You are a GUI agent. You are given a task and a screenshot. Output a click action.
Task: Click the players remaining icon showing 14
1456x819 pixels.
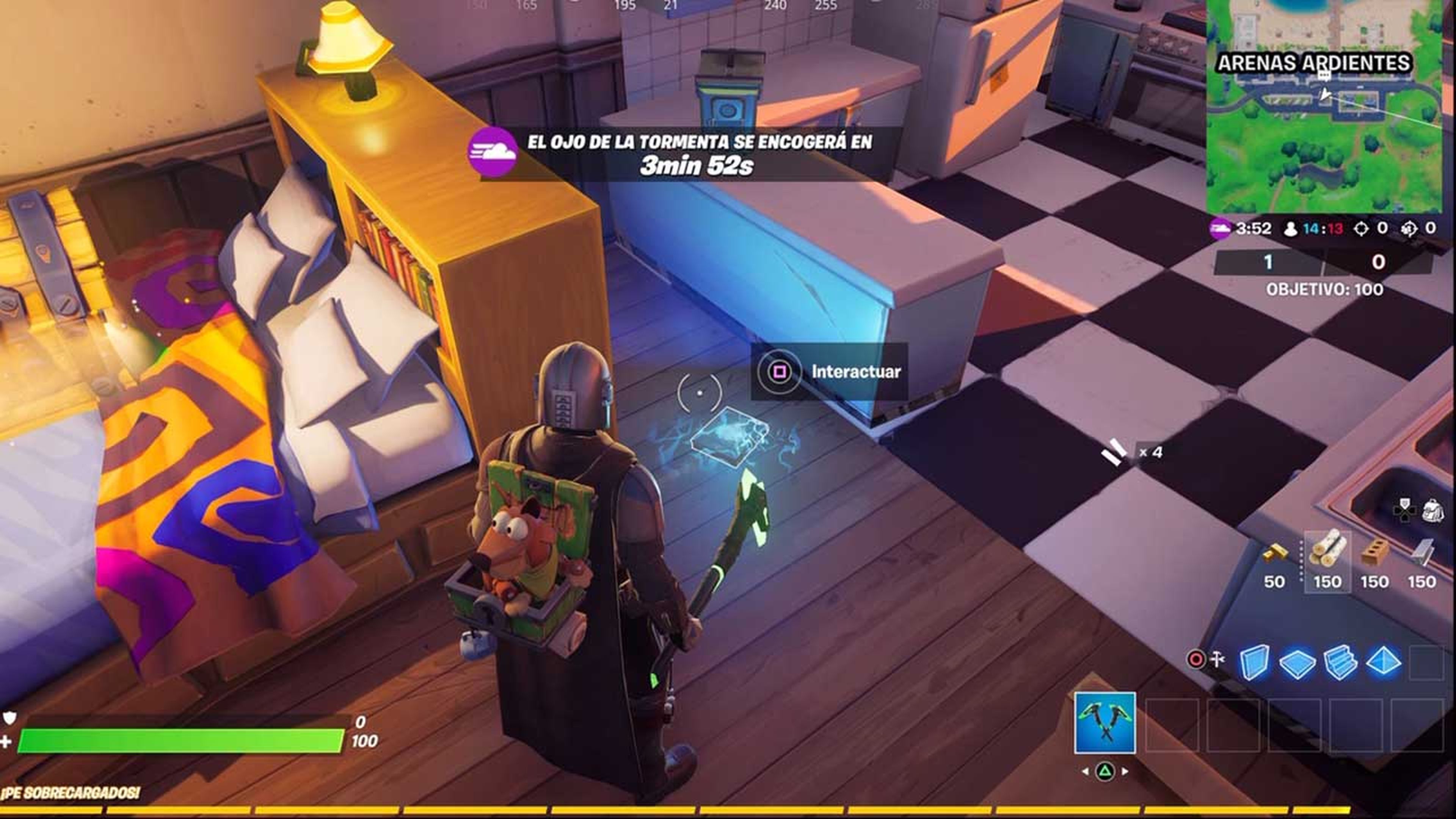pyautogui.click(x=1291, y=228)
